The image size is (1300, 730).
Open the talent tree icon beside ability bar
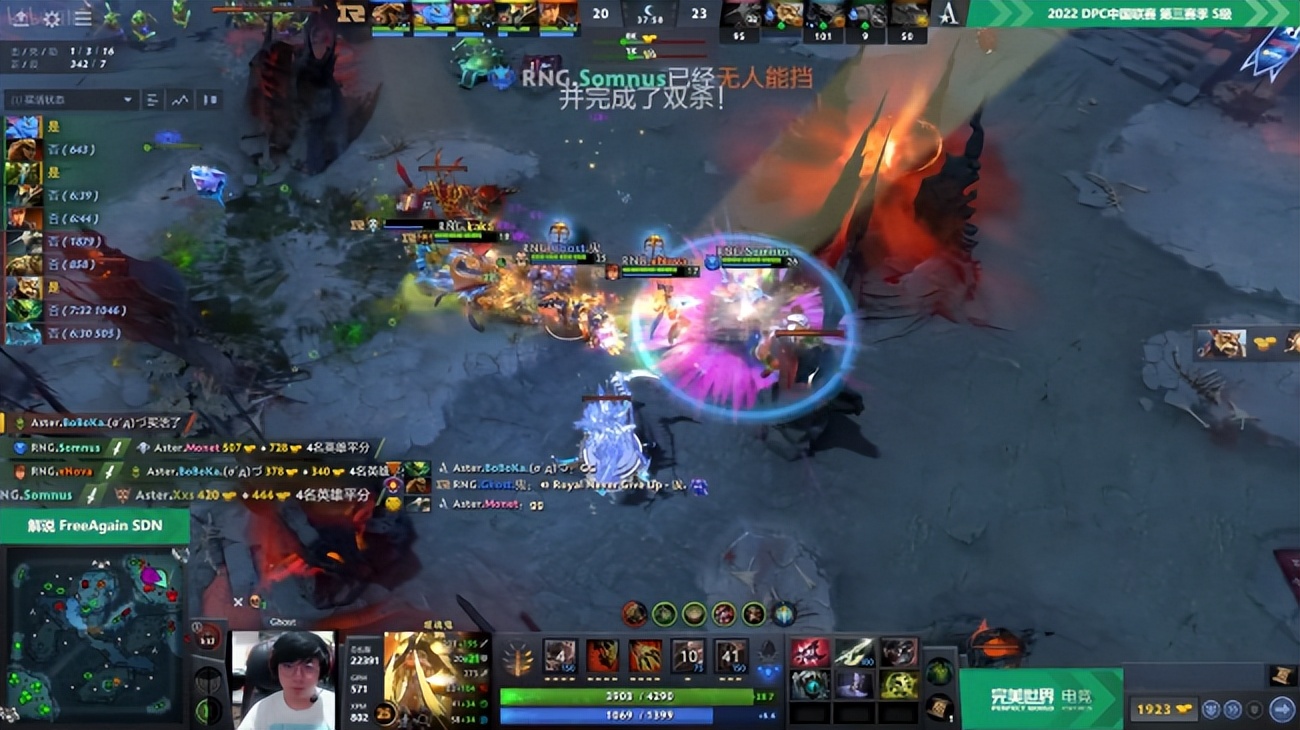(517, 658)
